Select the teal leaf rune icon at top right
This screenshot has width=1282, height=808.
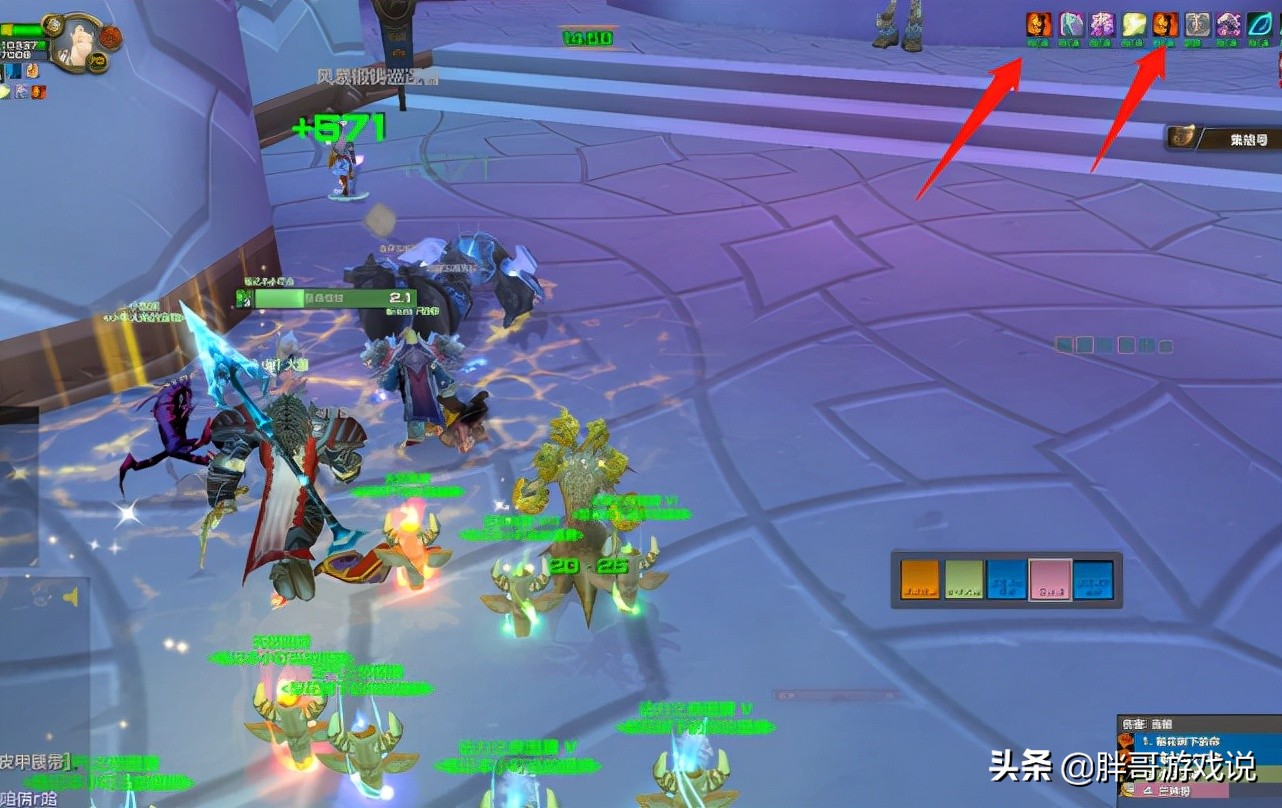[1261, 22]
